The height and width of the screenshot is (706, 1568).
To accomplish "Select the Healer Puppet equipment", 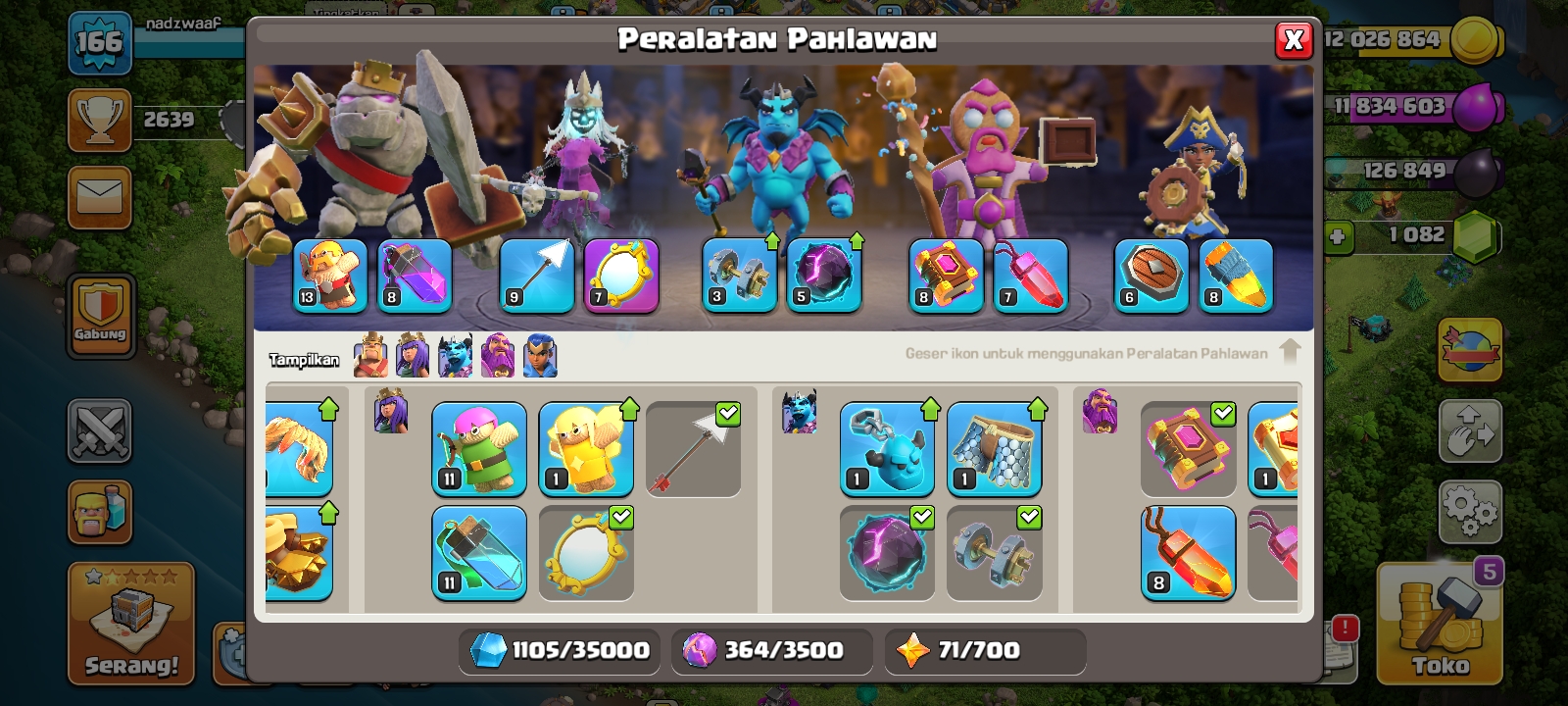I will 586,449.
